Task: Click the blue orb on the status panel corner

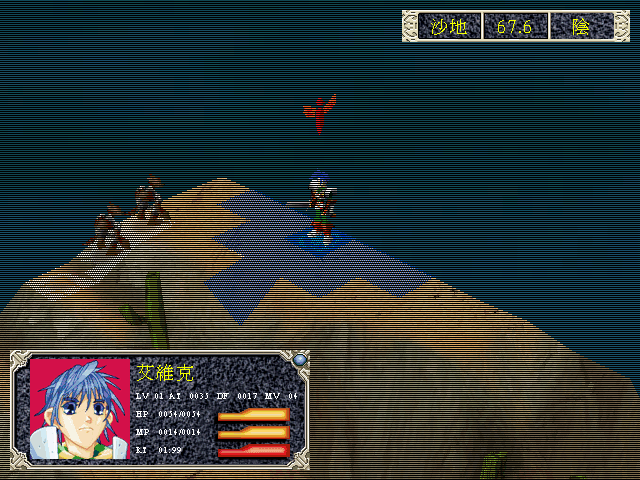Action: pyautogui.click(x=299, y=359)
